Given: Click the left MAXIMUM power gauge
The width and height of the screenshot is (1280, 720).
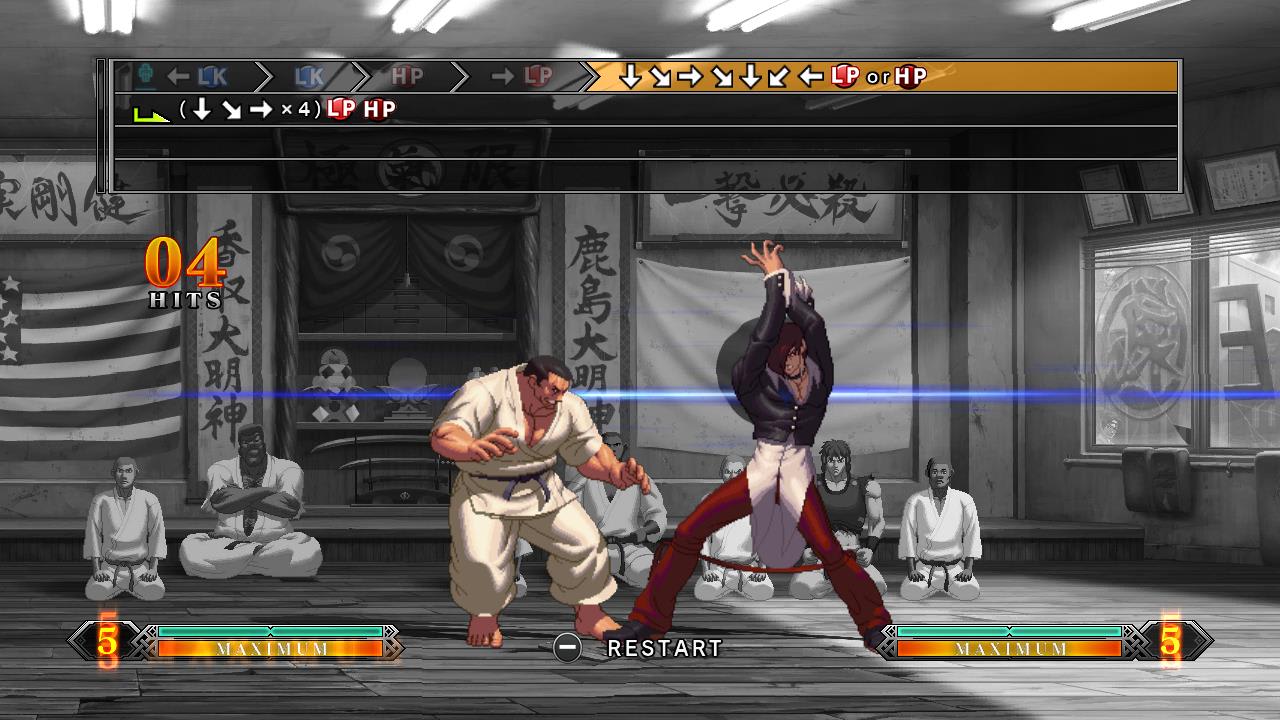Looking at the screenshot, I should coord(270,648).
